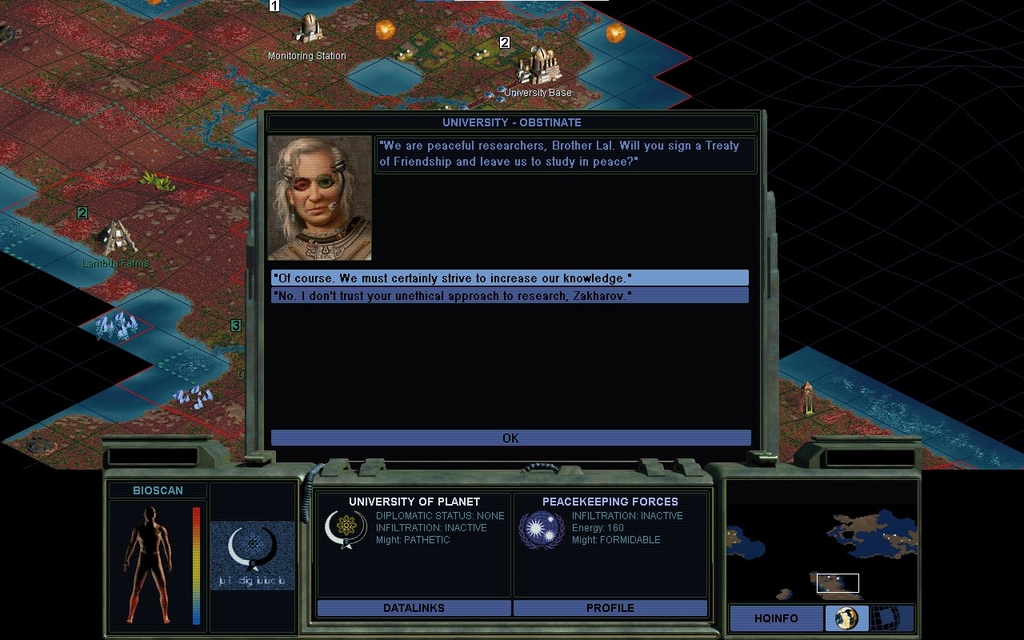Click Zakharov's portrait in the dialogue
The image size is (1024, 640).
tap(320, 198)
